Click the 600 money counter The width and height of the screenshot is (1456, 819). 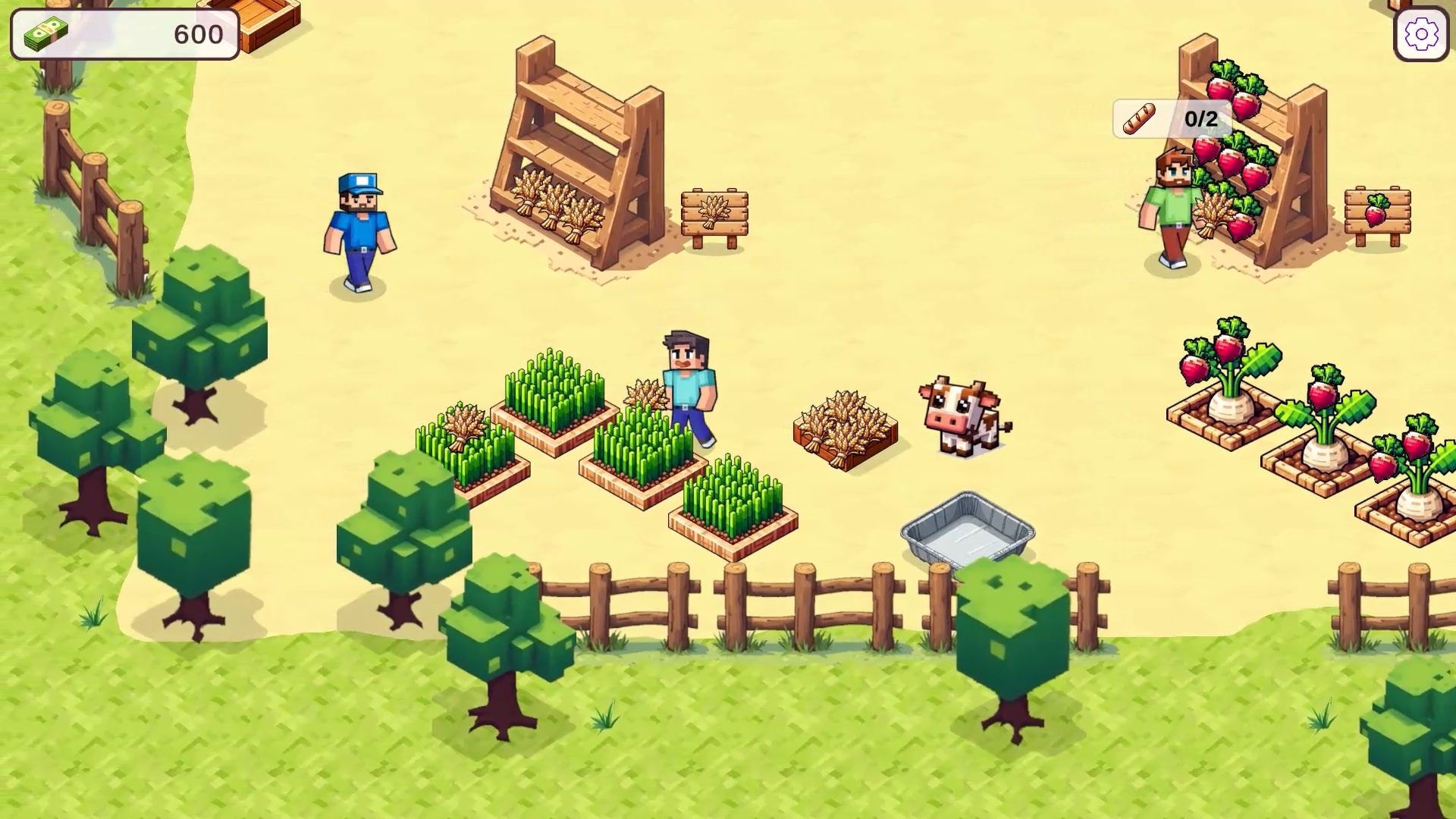click(x=197, y=33)
